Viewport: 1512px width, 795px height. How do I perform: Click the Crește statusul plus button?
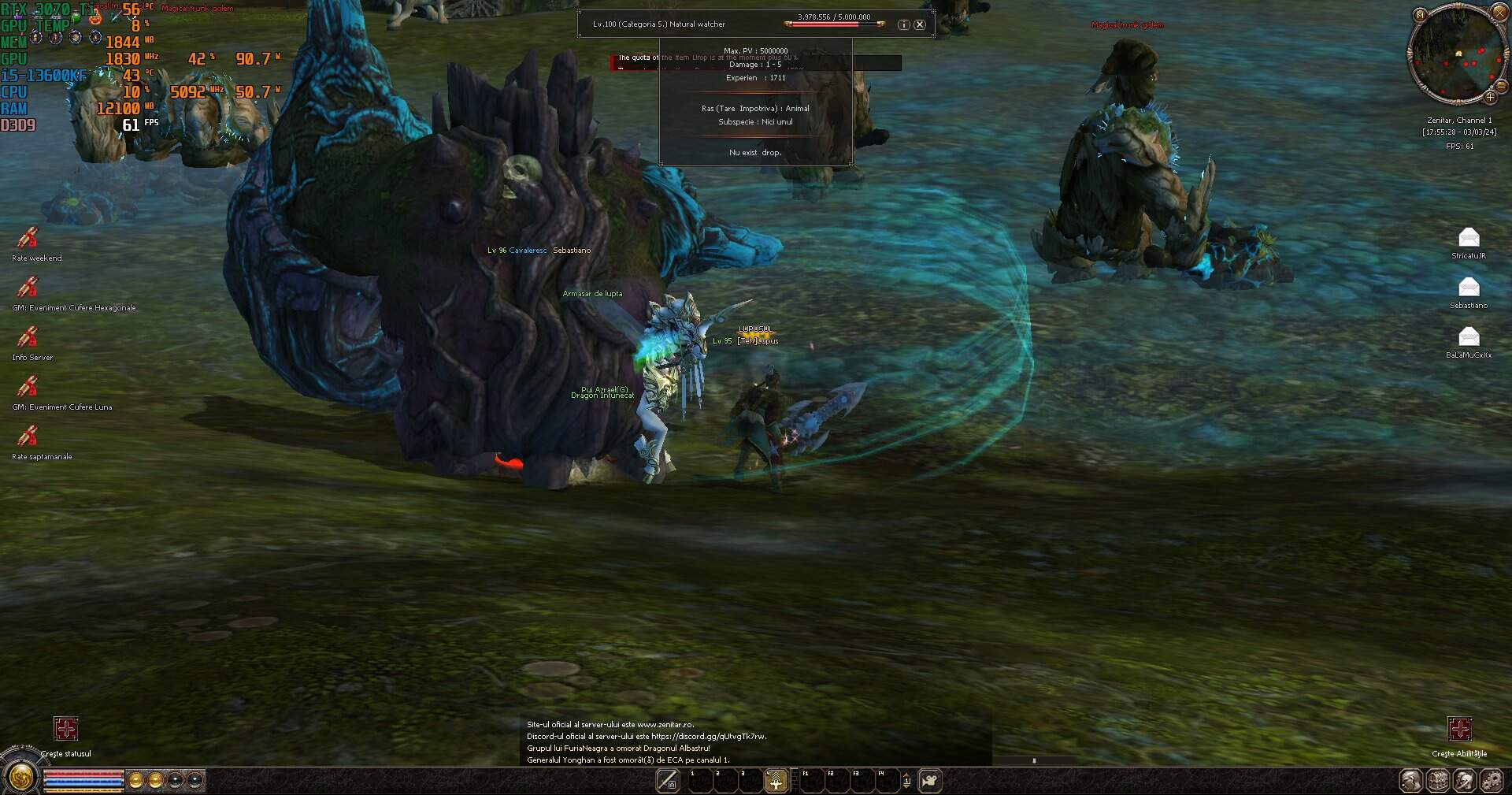pyautogui.click(x=66, y=729)
